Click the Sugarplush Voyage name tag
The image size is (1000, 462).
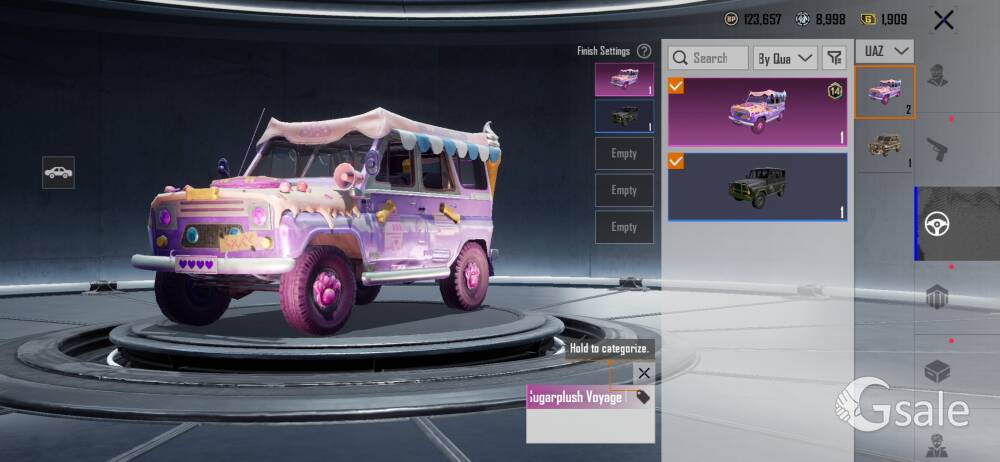[x=577, y=397]
